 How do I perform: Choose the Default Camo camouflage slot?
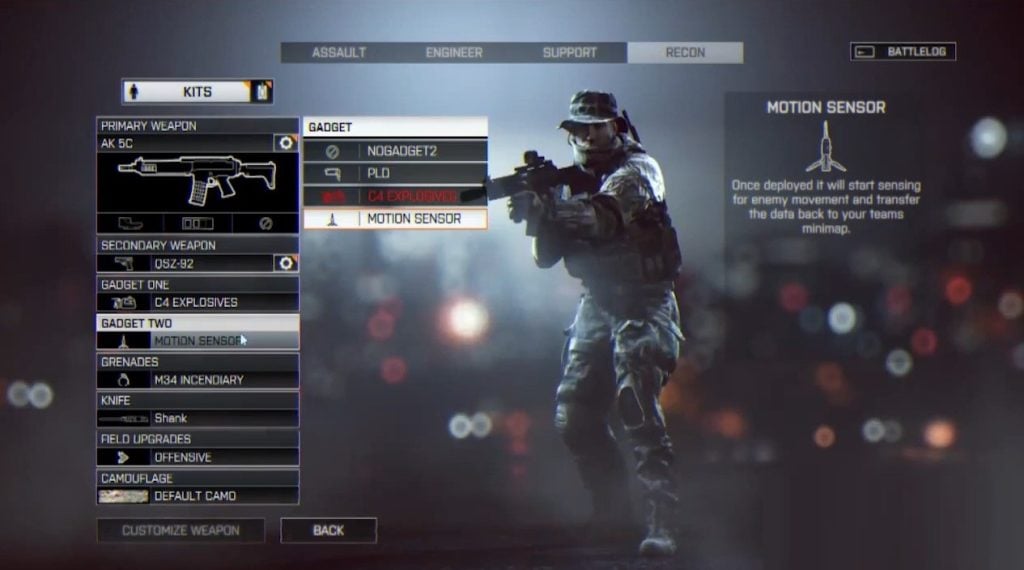tap(197, 495)
